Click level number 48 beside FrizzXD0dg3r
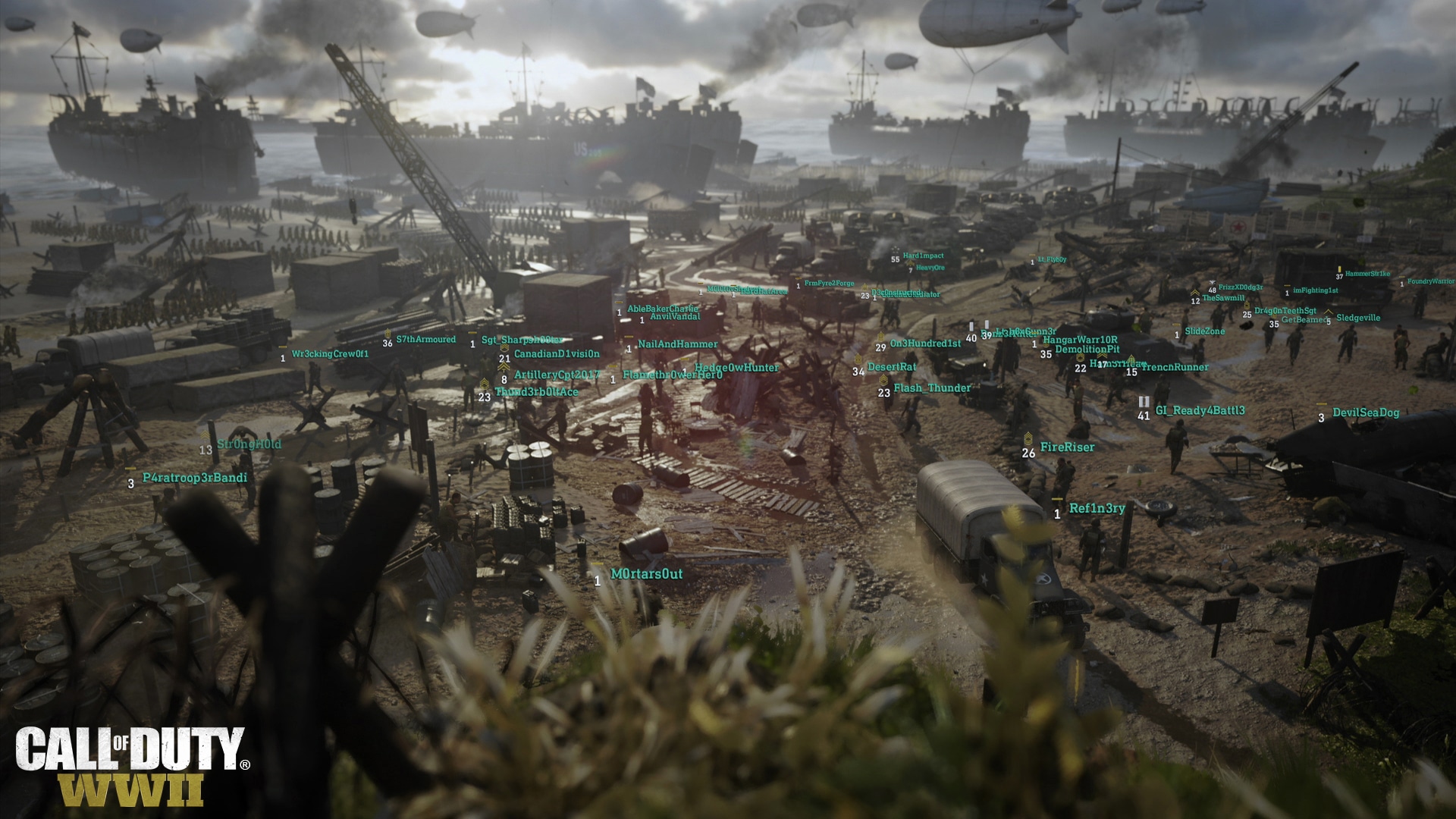 (x=1213, y=290)
